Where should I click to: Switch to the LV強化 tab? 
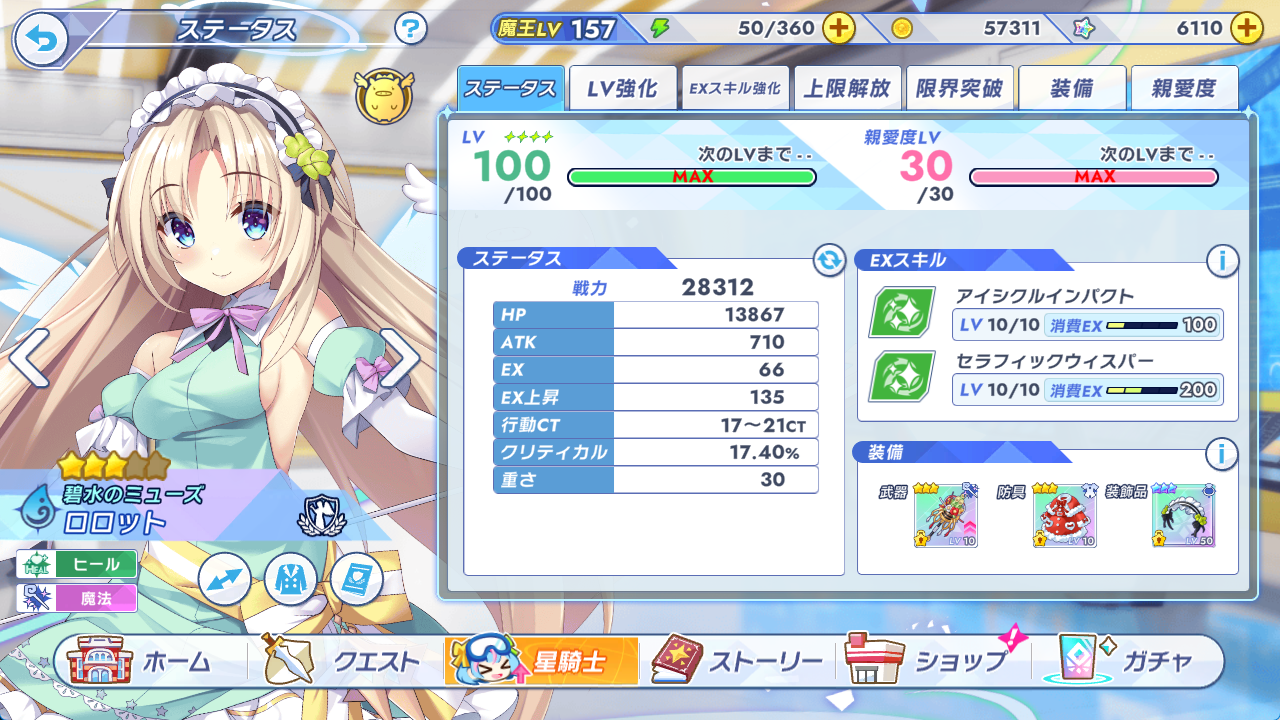click(x=622, y=89)
